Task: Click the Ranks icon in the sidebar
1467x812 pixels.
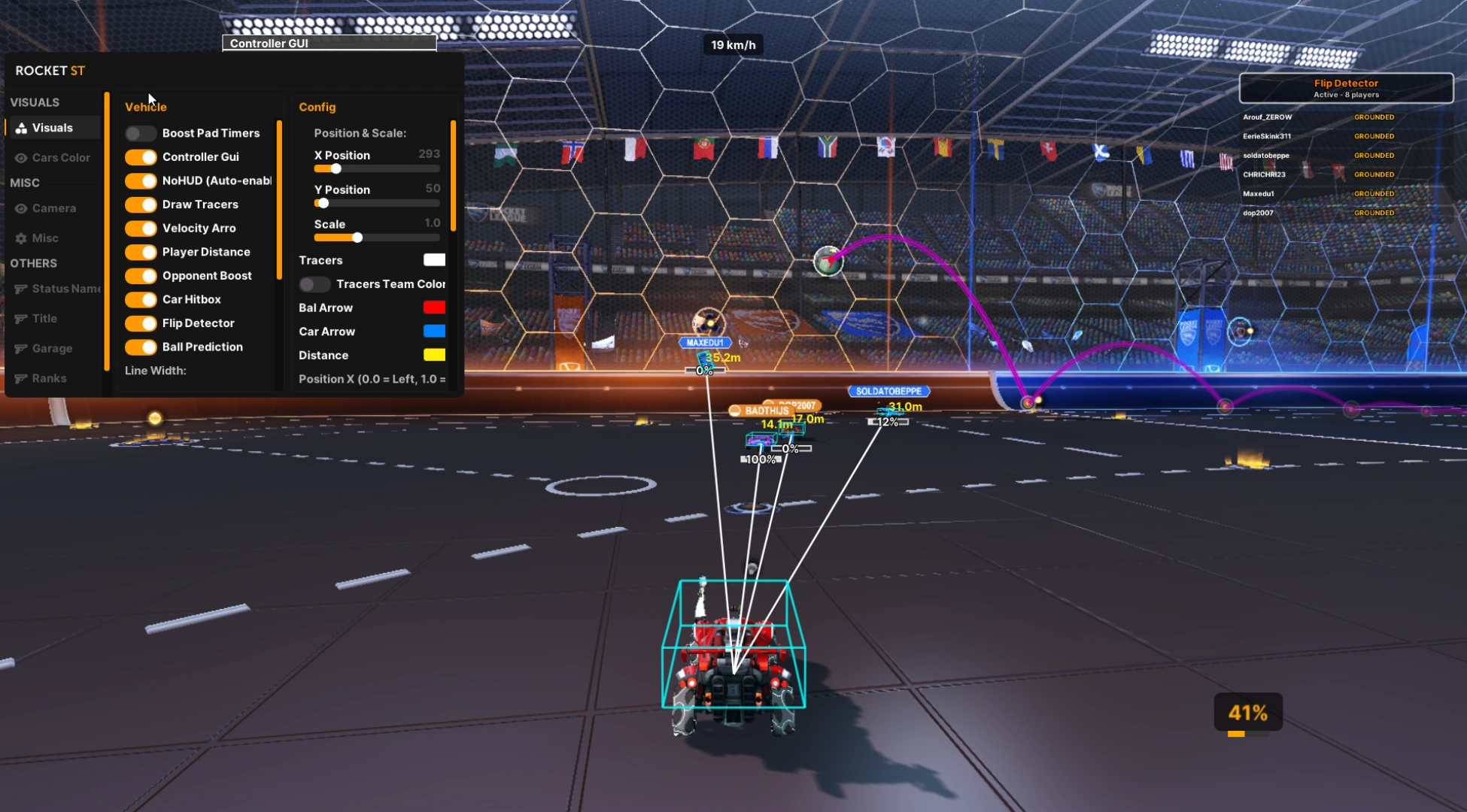Action: point(21,378)
